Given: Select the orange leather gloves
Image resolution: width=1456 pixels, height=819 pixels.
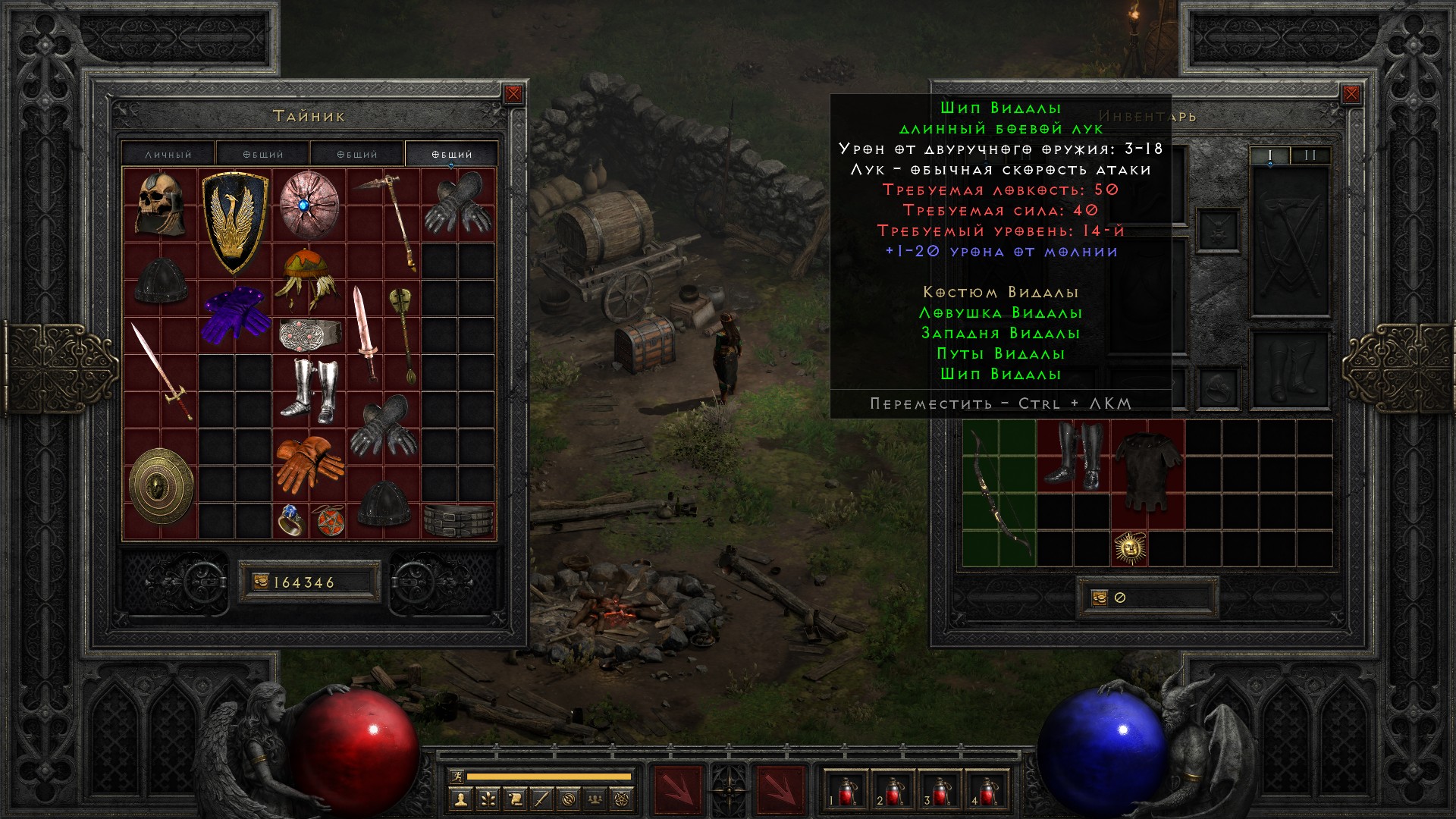Looking at the screenshot, I should (x=308, y=463).
